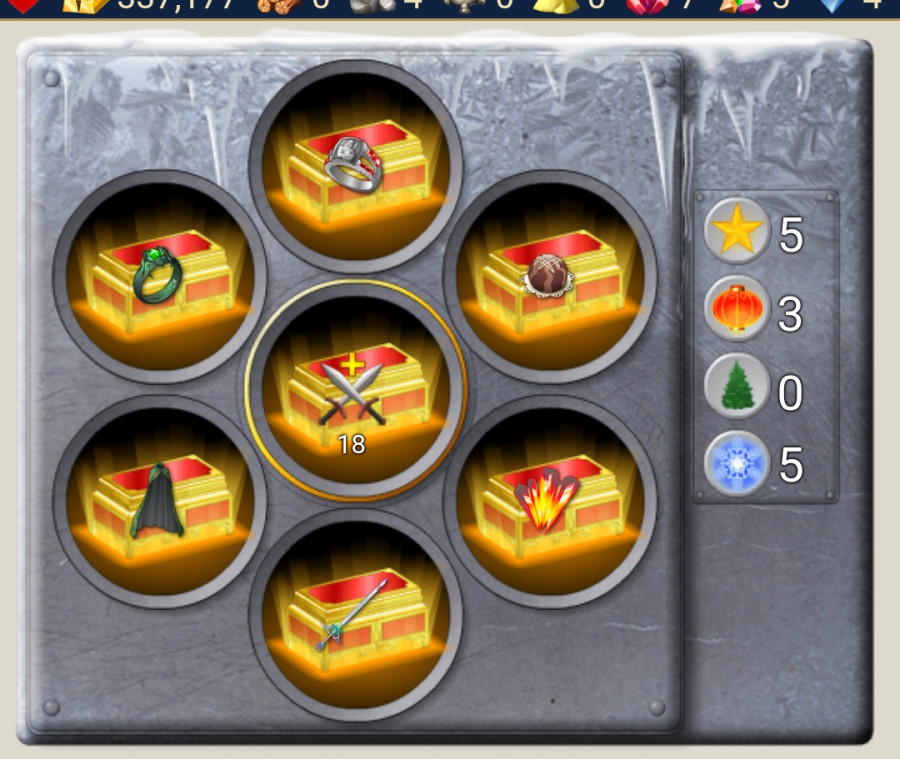Screen dimensions: 900x759
Task: Pick the chocolate truffle chest
Action: [x=550, y=277]
